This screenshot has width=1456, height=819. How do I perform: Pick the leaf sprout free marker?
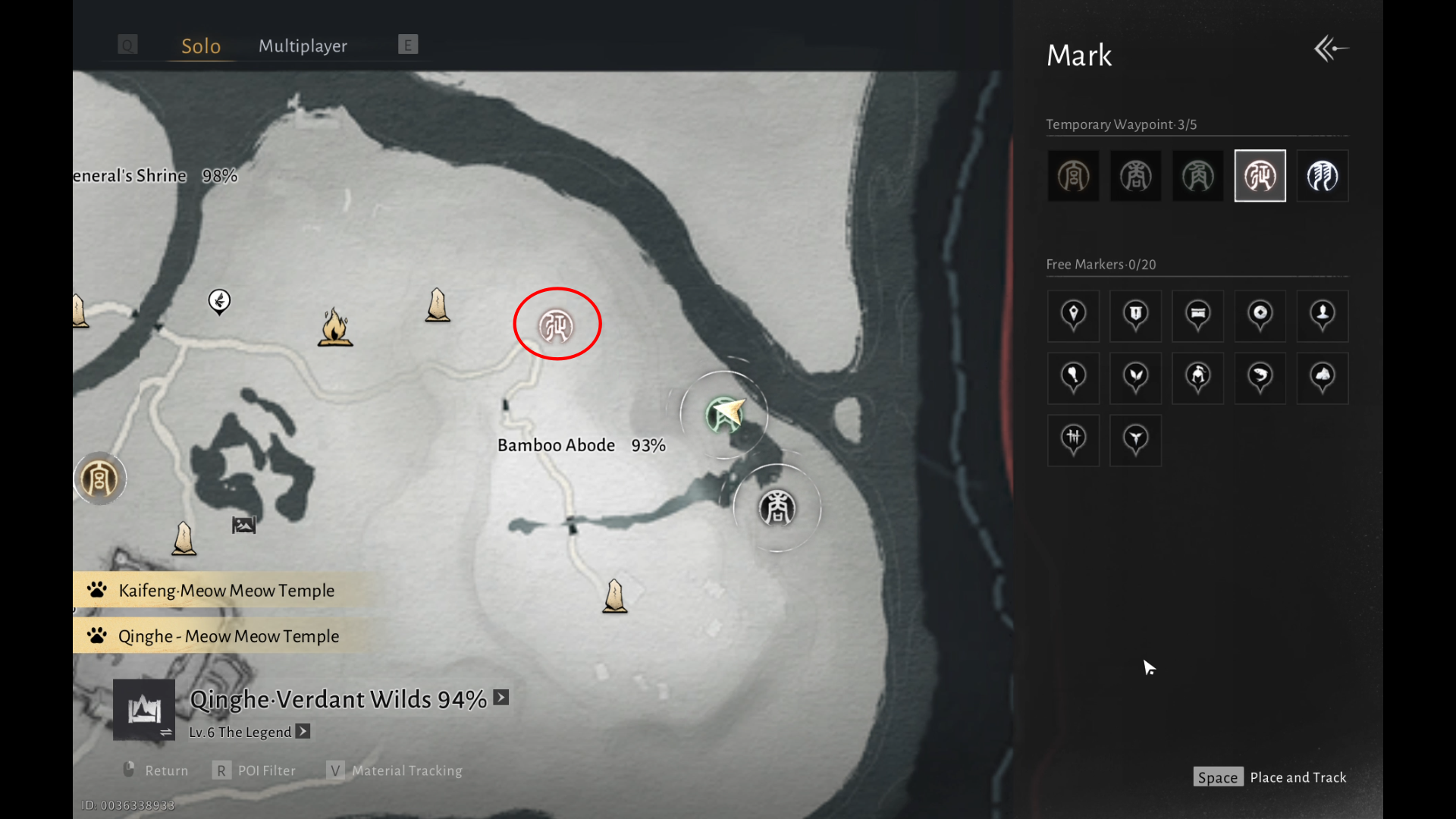1135,377
